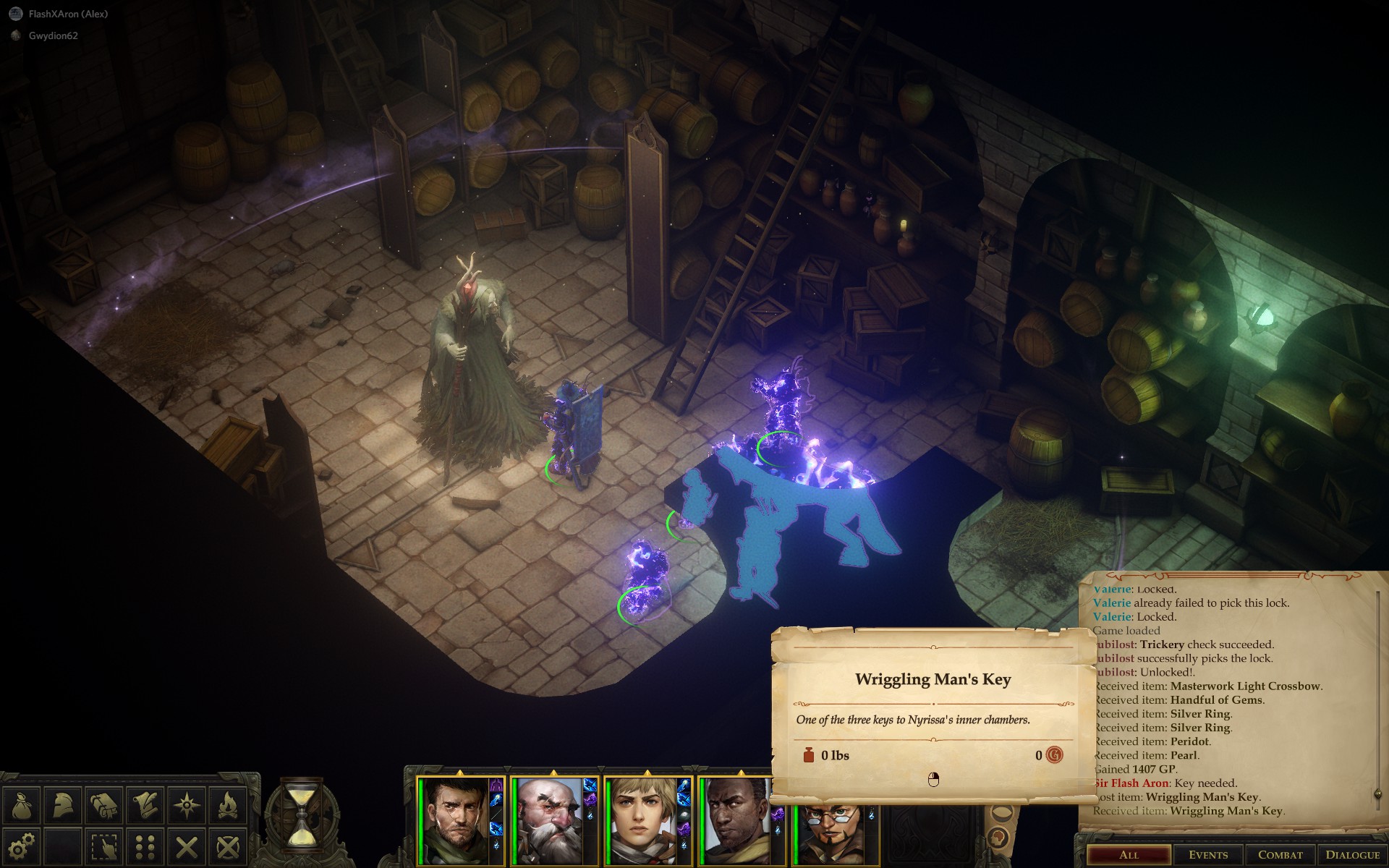Click the FlashXAron (Alex) player name
The image size is (1389, 868).
[x=69, y=12]
